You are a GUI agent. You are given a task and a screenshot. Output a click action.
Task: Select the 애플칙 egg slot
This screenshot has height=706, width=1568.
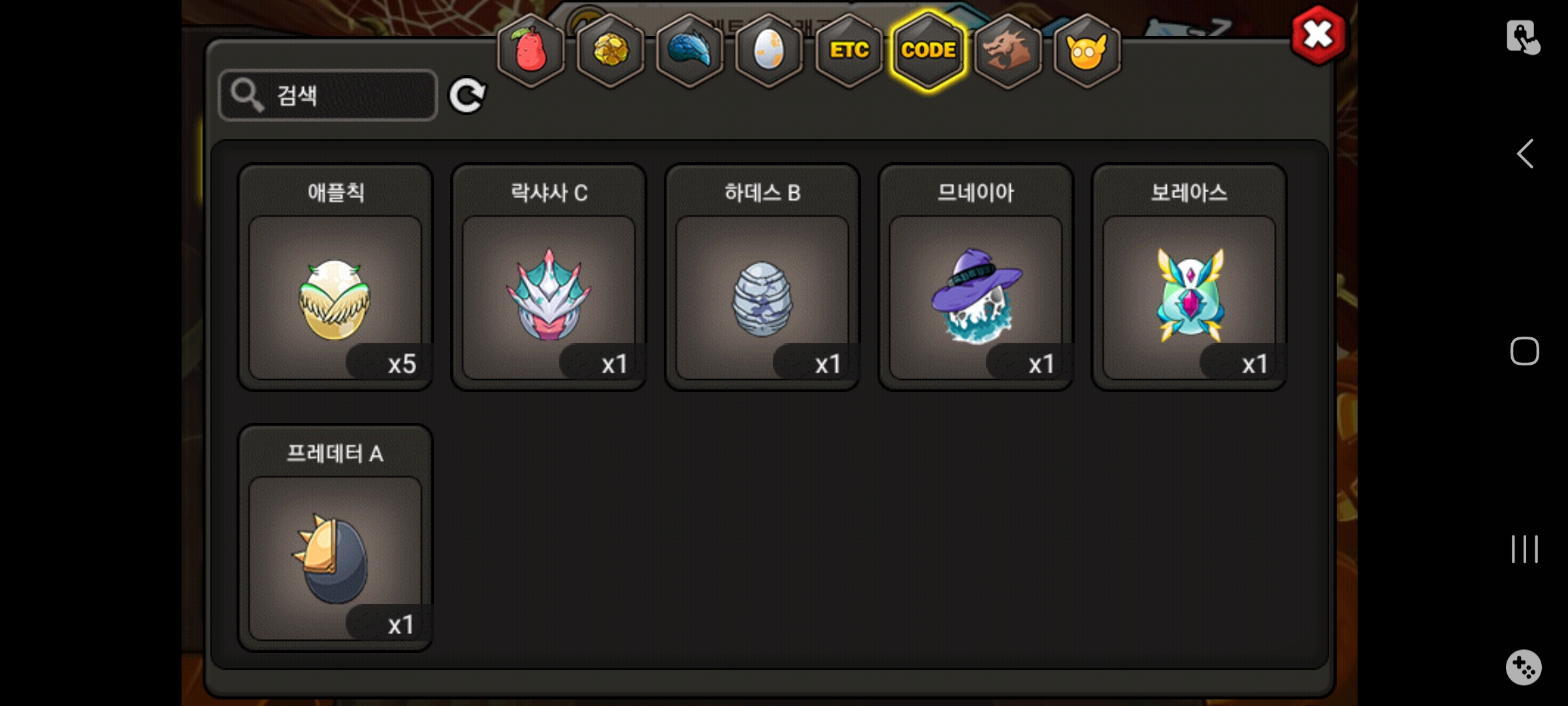coord(335,297)
